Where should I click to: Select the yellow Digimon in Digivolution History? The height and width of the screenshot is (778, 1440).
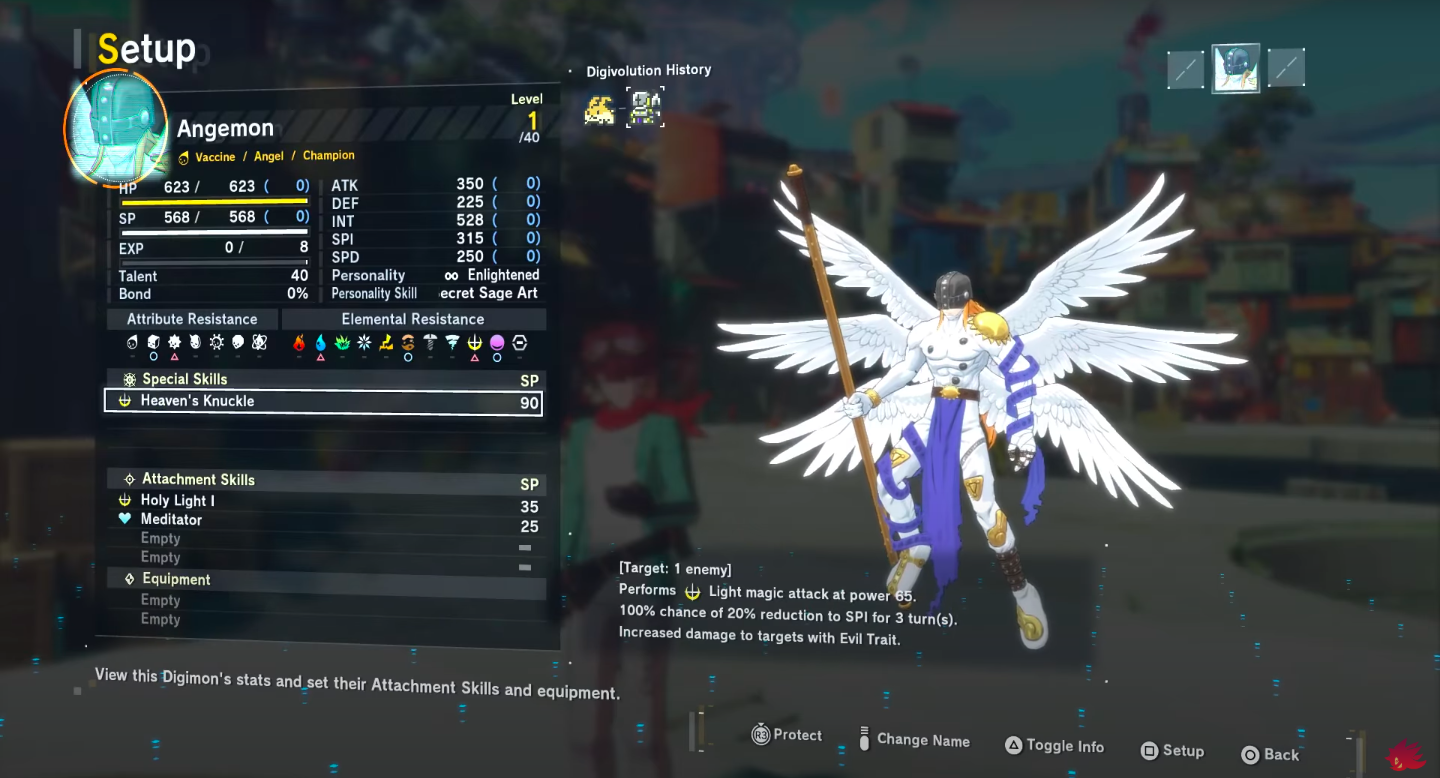[x=599, y=109]
